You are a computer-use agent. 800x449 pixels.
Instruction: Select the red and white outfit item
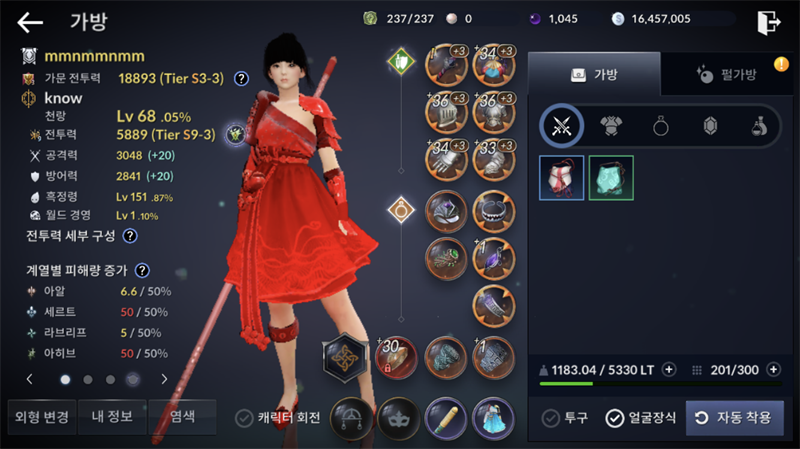561,177
